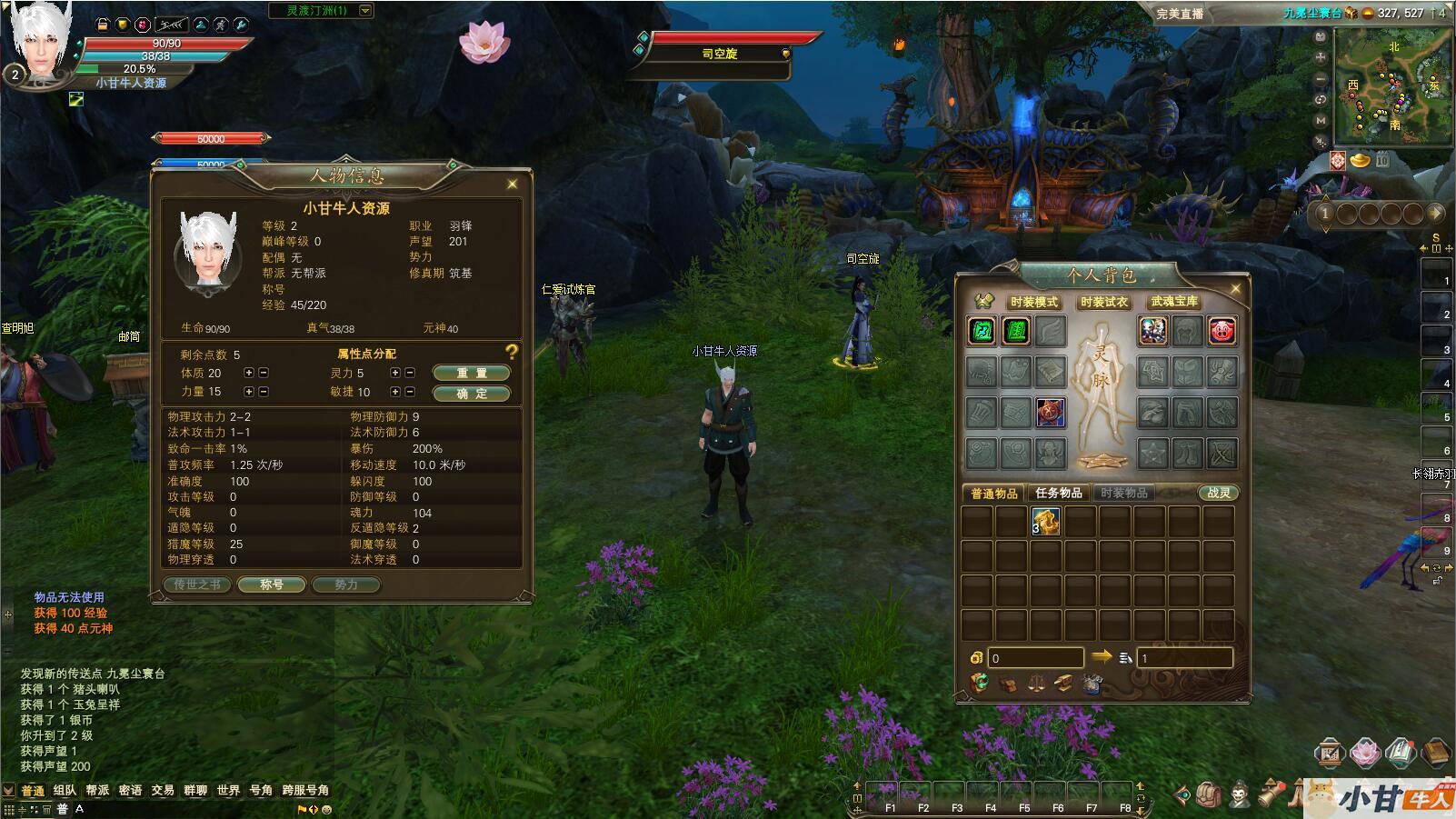Select the pig head equipment slot
Image resolution: width=1456 pixels, height=819 pixels.
1222,331
